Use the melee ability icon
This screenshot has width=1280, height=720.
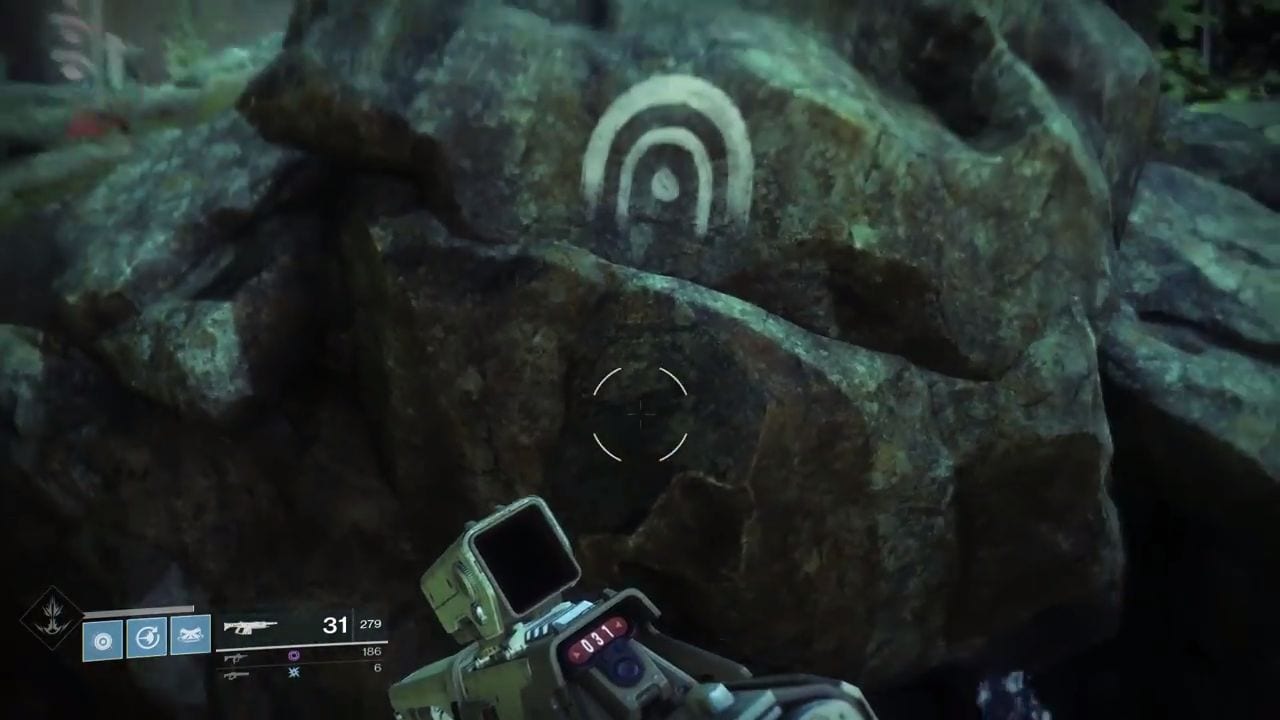pos(190,635)
